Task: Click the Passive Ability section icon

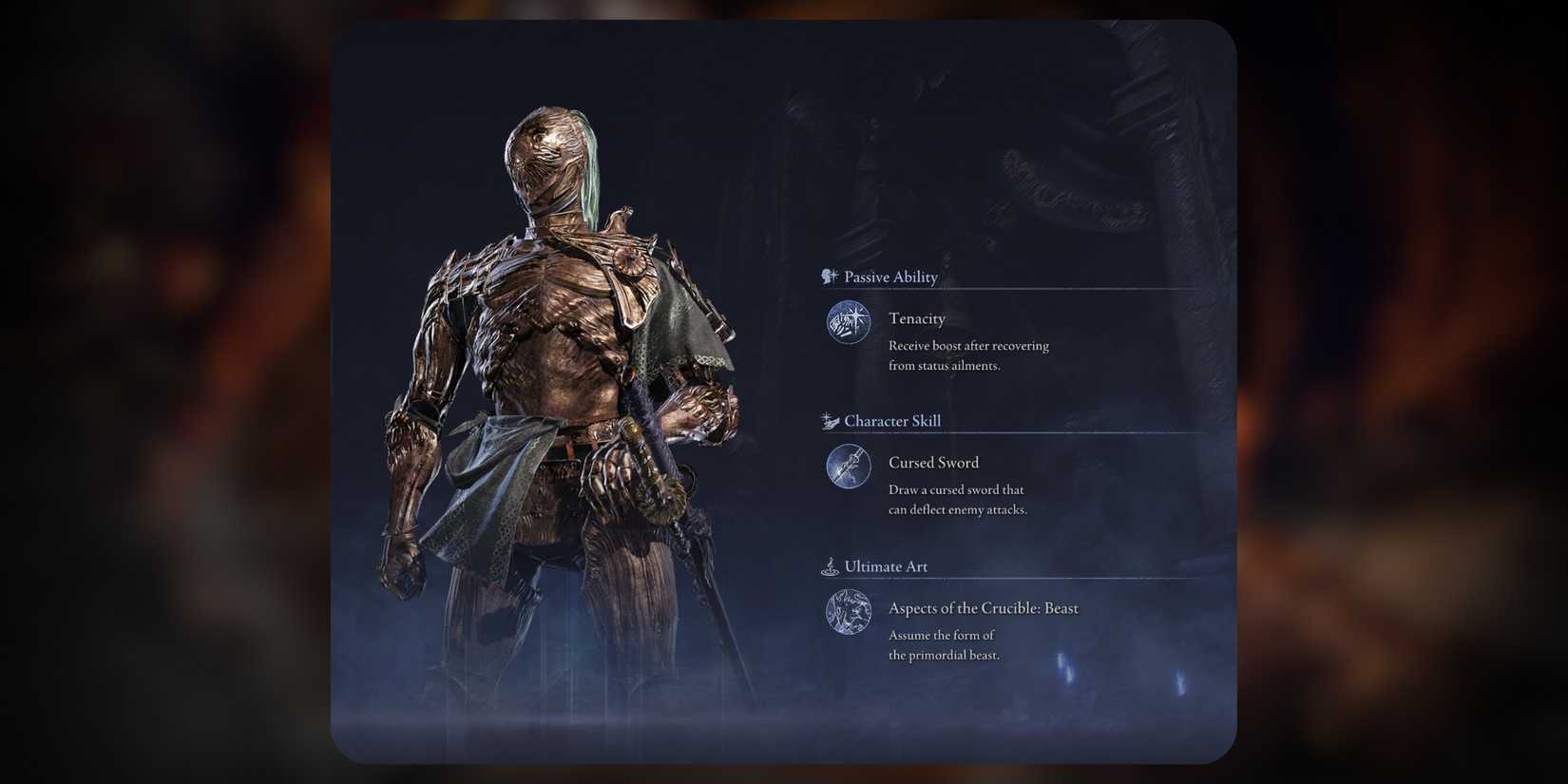Action: (829, 277)
